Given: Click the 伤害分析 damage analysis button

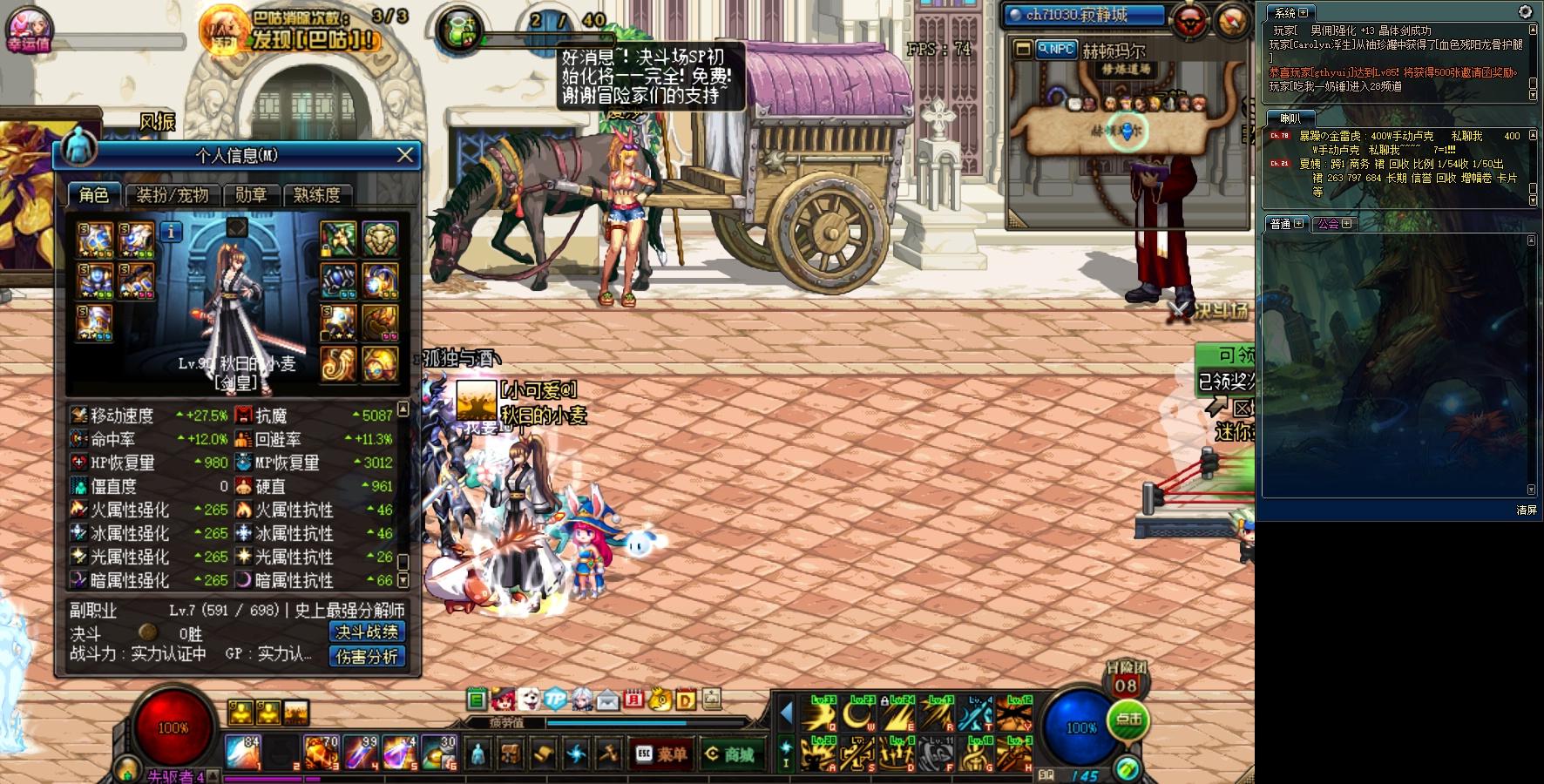Looking at the screenshot, I should coord(367,657).
